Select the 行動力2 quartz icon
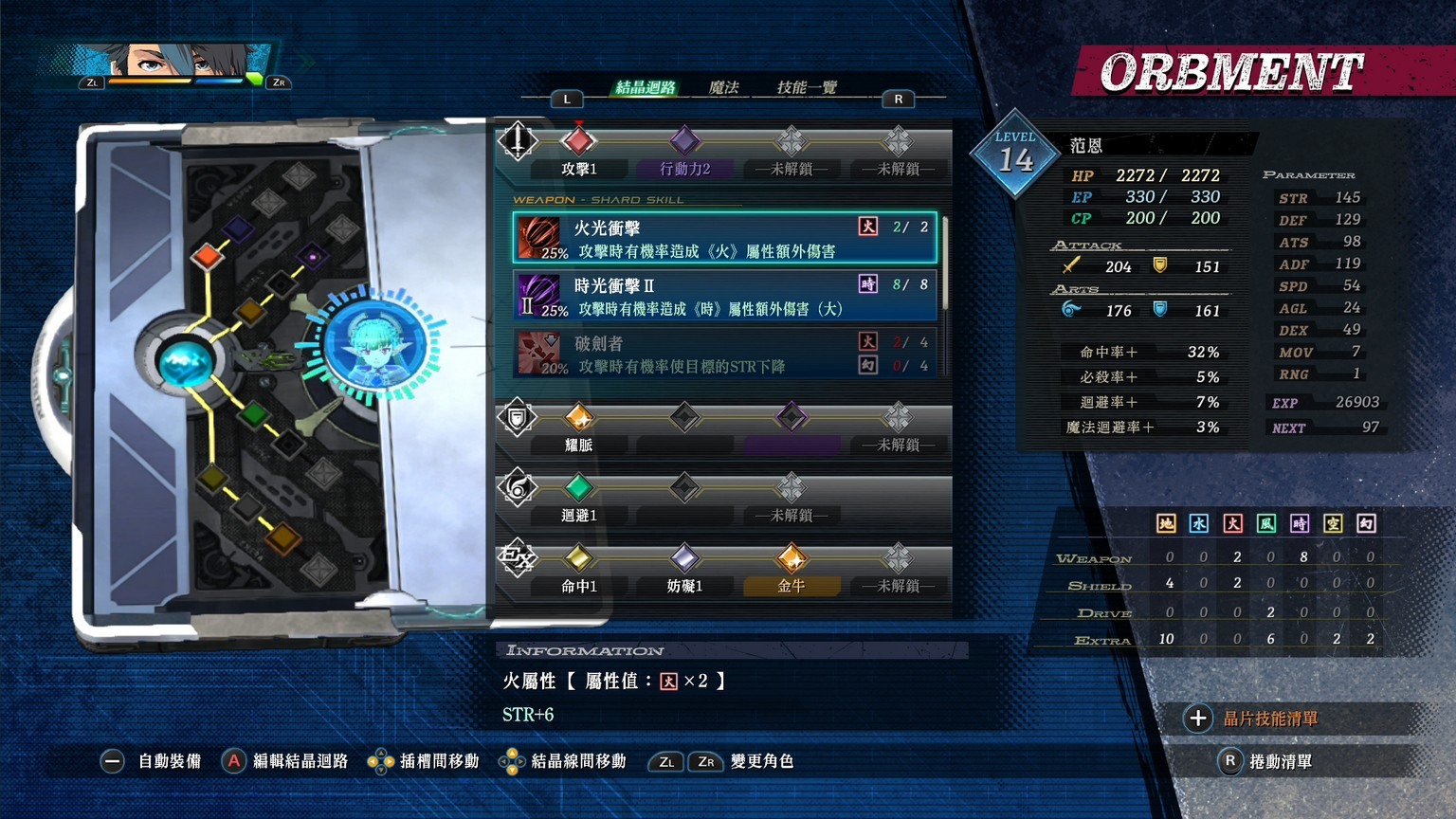The image size is (1456, 819). (684, 140)
